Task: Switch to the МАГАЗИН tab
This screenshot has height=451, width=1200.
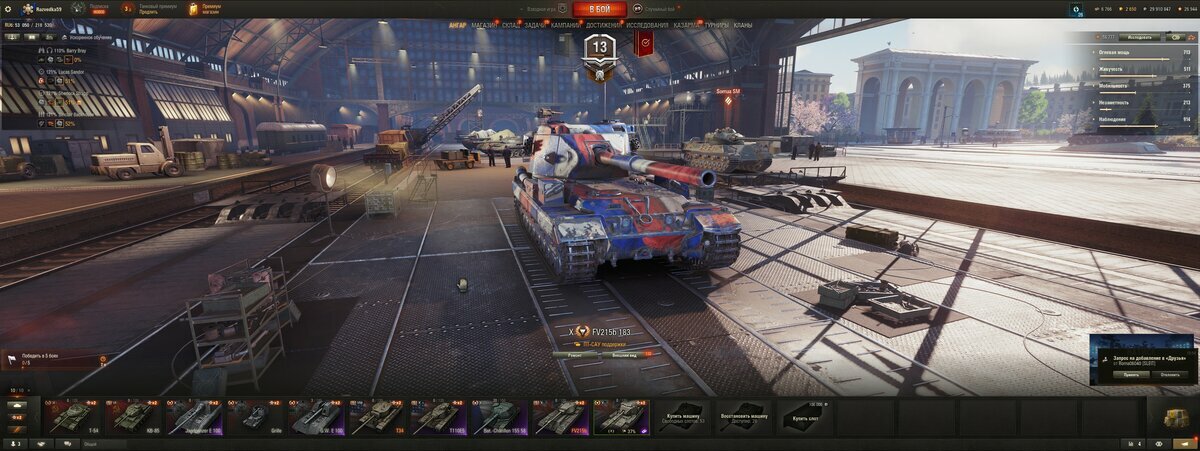Action: coord(484,25)
